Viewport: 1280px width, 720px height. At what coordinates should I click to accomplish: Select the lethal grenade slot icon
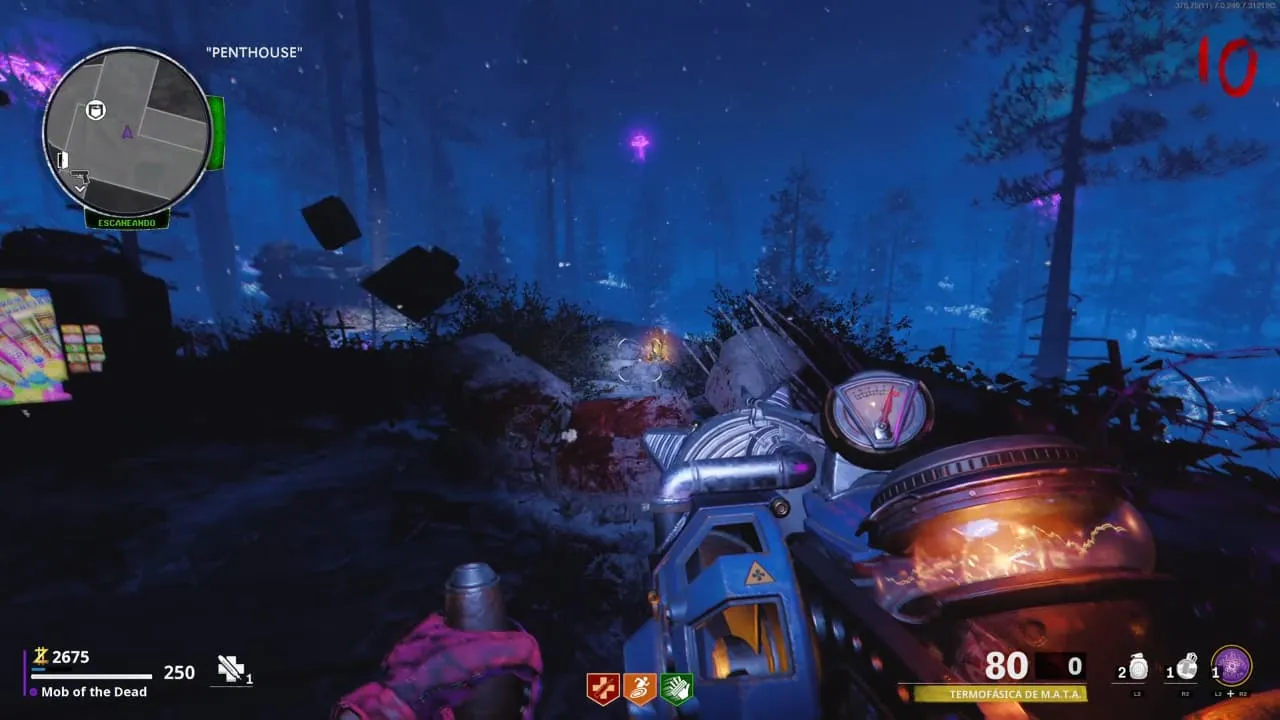[1186, 667]
